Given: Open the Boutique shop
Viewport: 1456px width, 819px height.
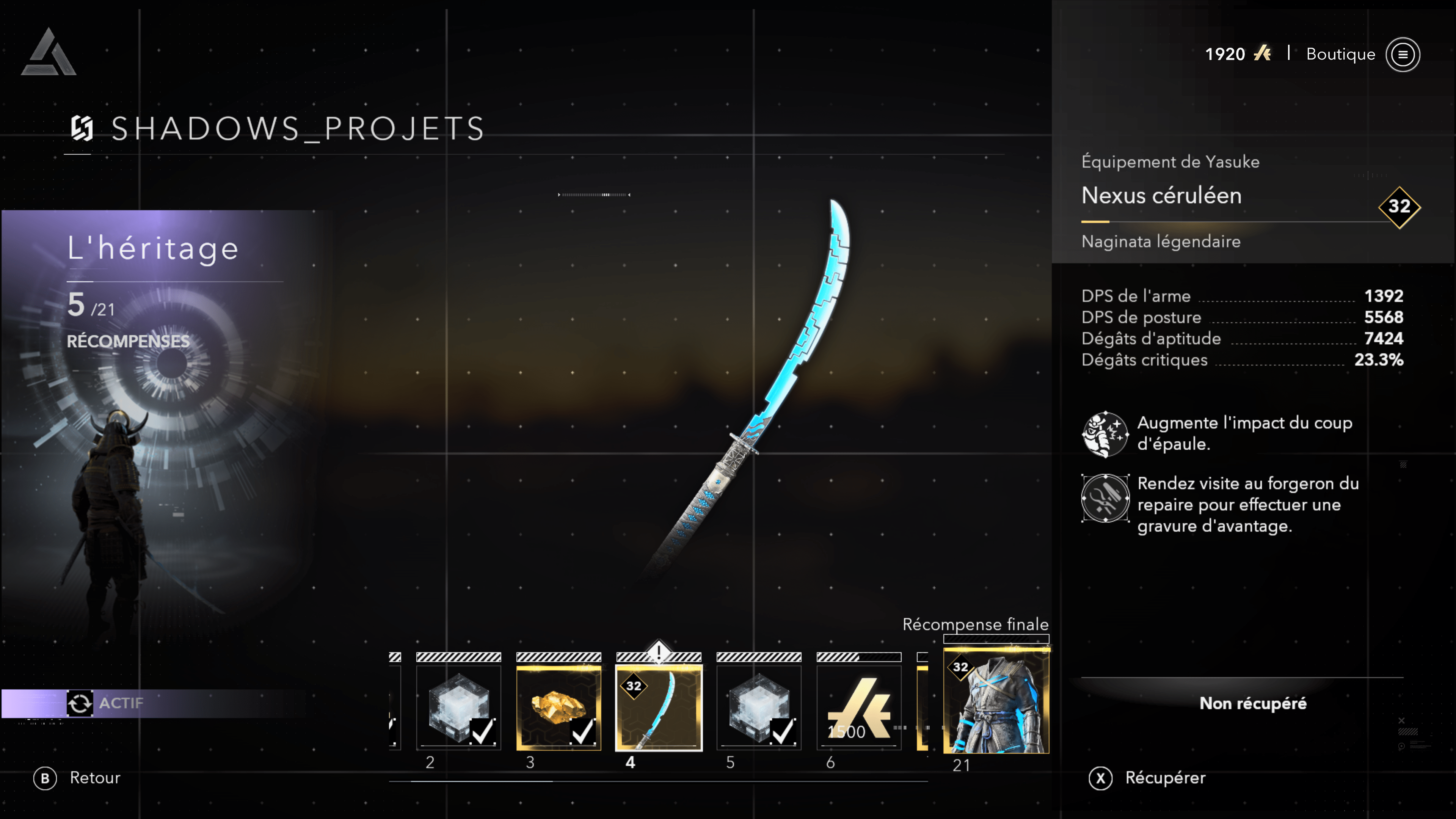Looking at the screenshot, I should pos(1340,54).
